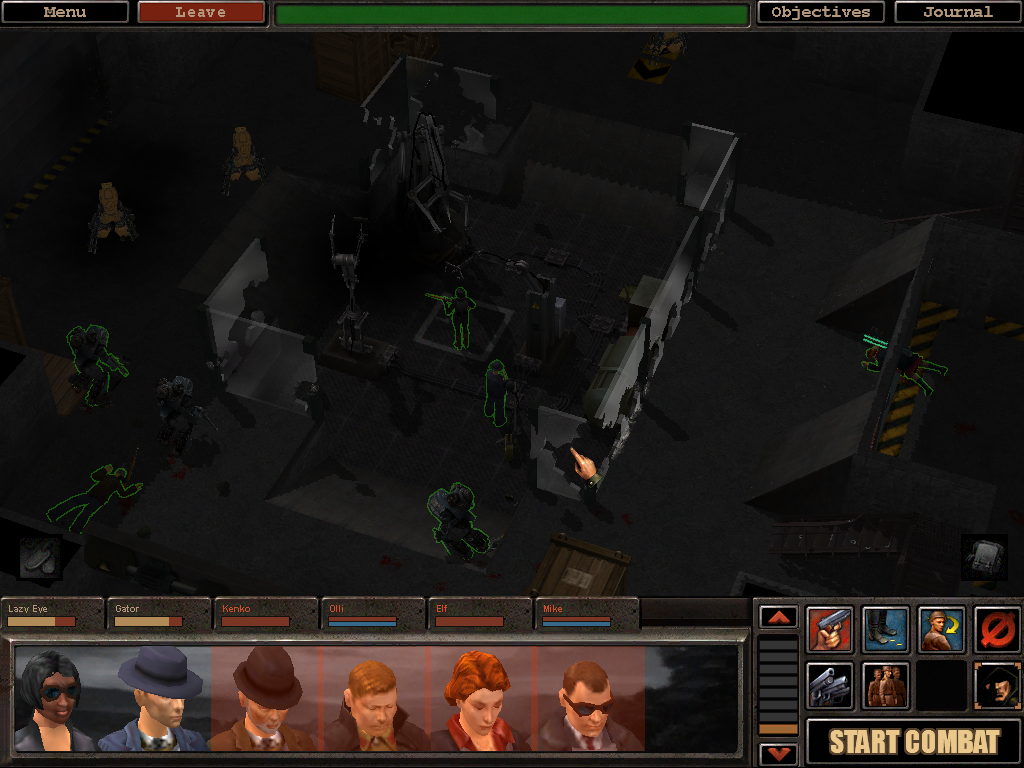Click the red down arrow button
This screenshot has width=1024, height=768.
778,753
